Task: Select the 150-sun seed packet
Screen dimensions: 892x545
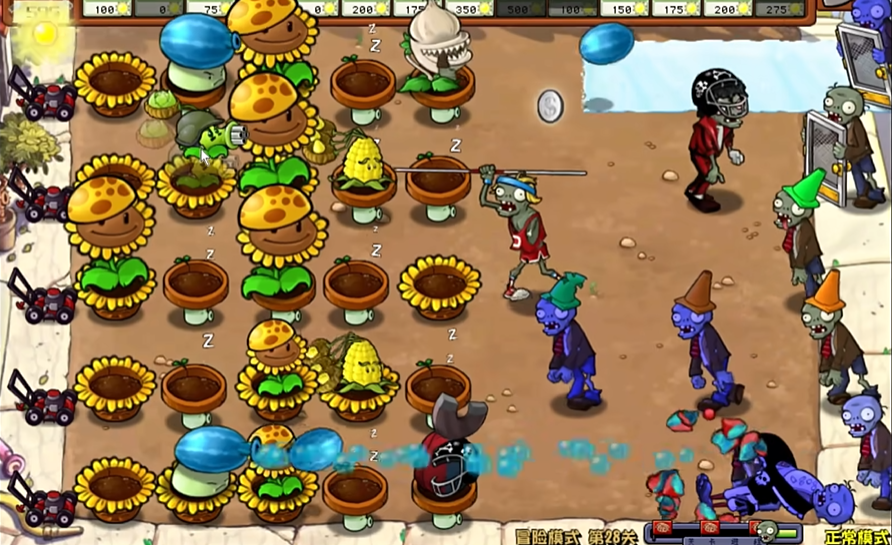Action: point(625,8)
